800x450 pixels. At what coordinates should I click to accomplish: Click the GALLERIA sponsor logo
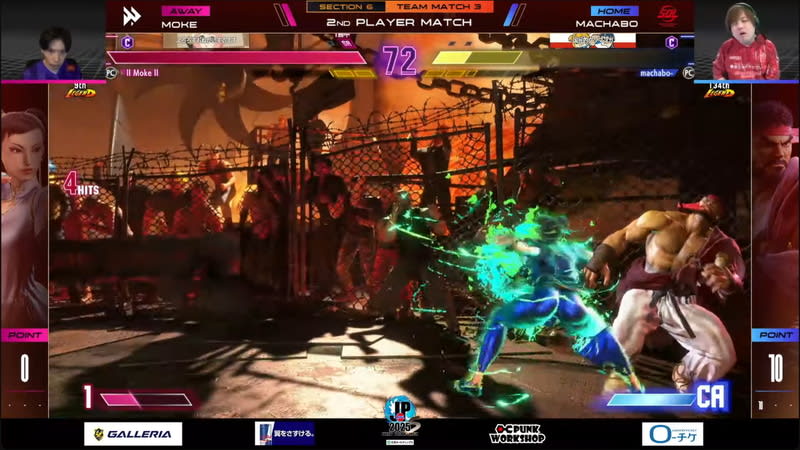(133, 434)
